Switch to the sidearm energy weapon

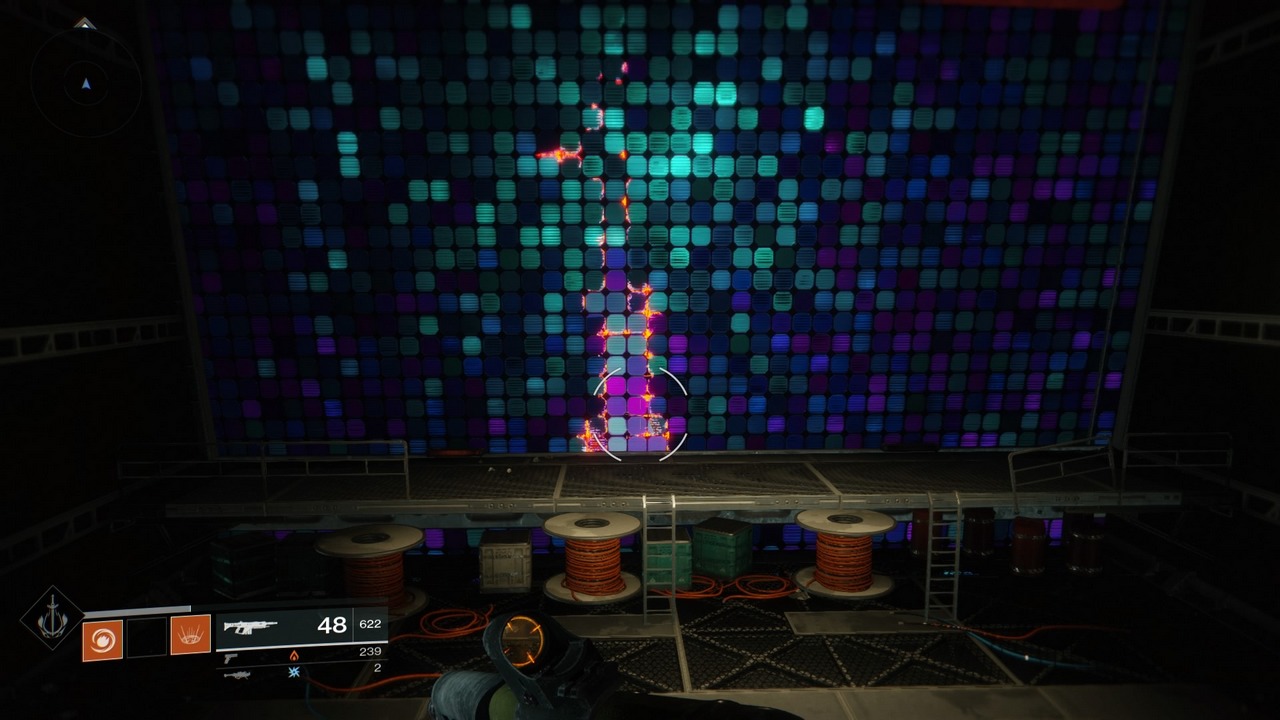pyautogui.click(x=231, y=657)
